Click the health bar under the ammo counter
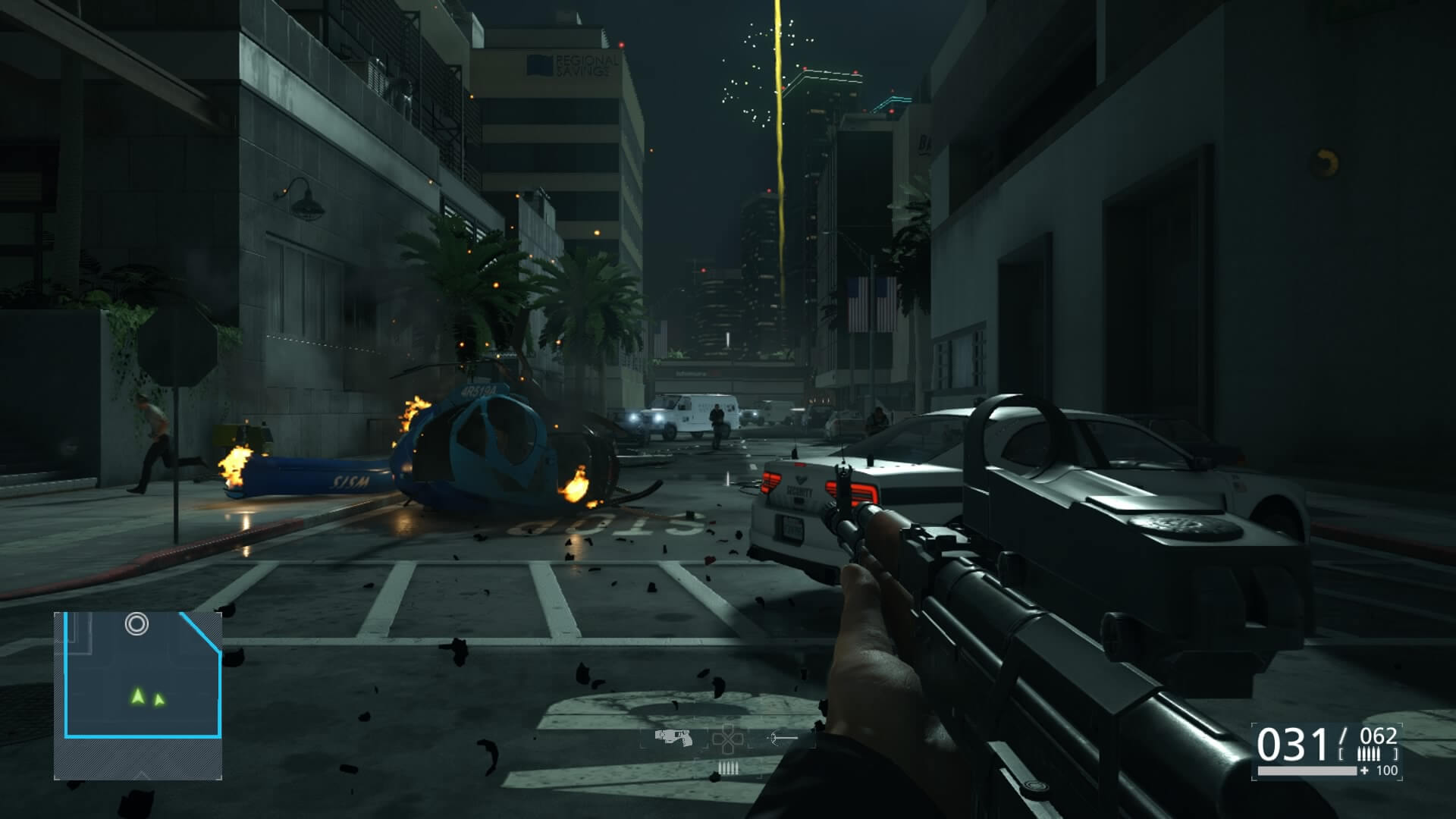Image resolution: width=1456 pixels, height=819 pixels. (1306, 770)
